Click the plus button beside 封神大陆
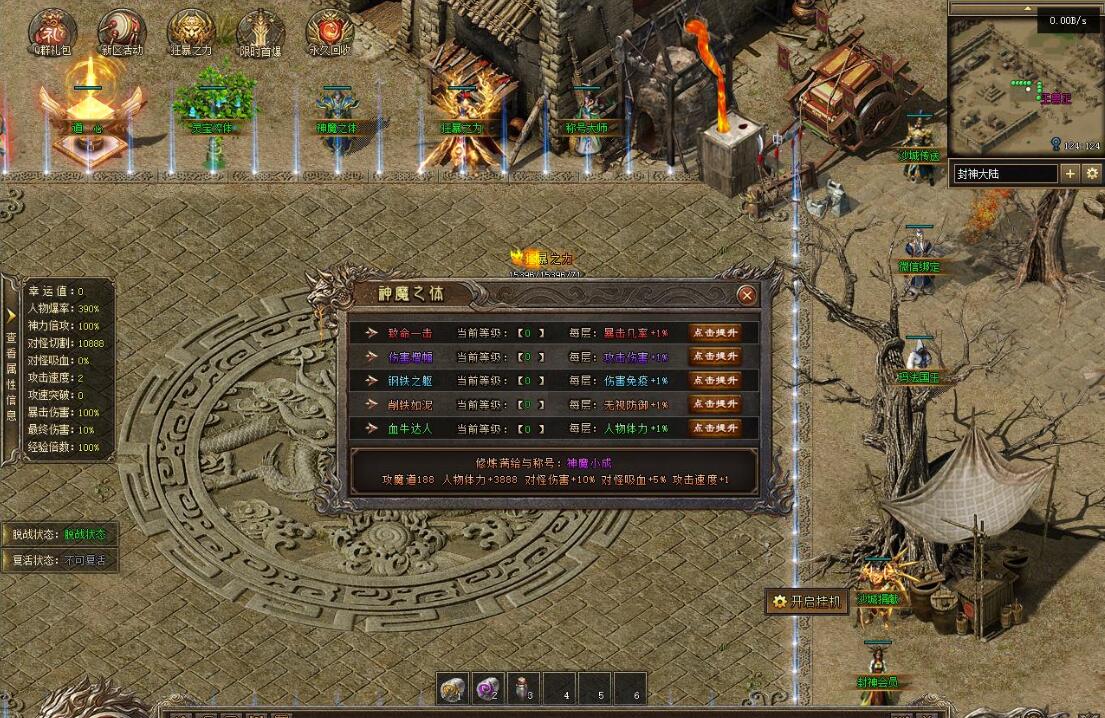The height and width of the screenshot is (718, 1105). point(1070,173)
